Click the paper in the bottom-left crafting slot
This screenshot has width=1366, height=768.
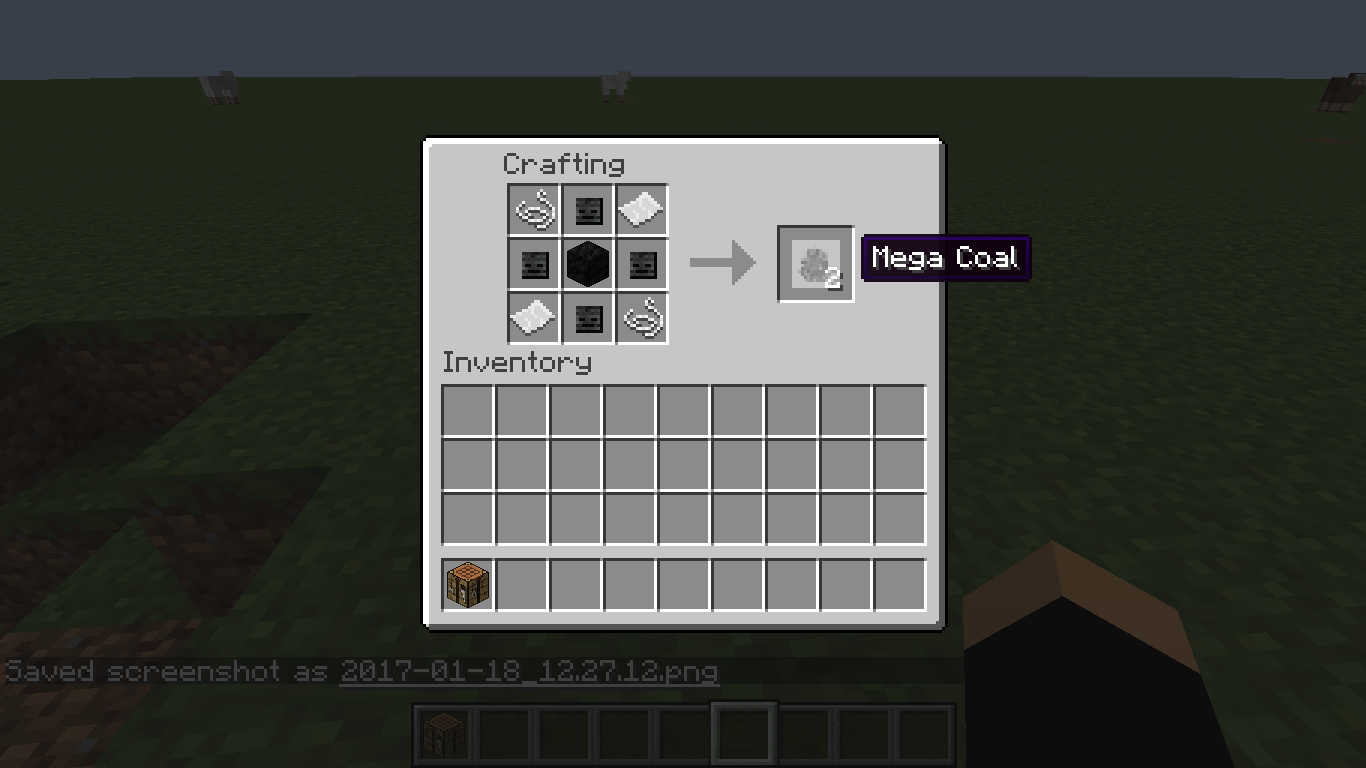(533, 317)
